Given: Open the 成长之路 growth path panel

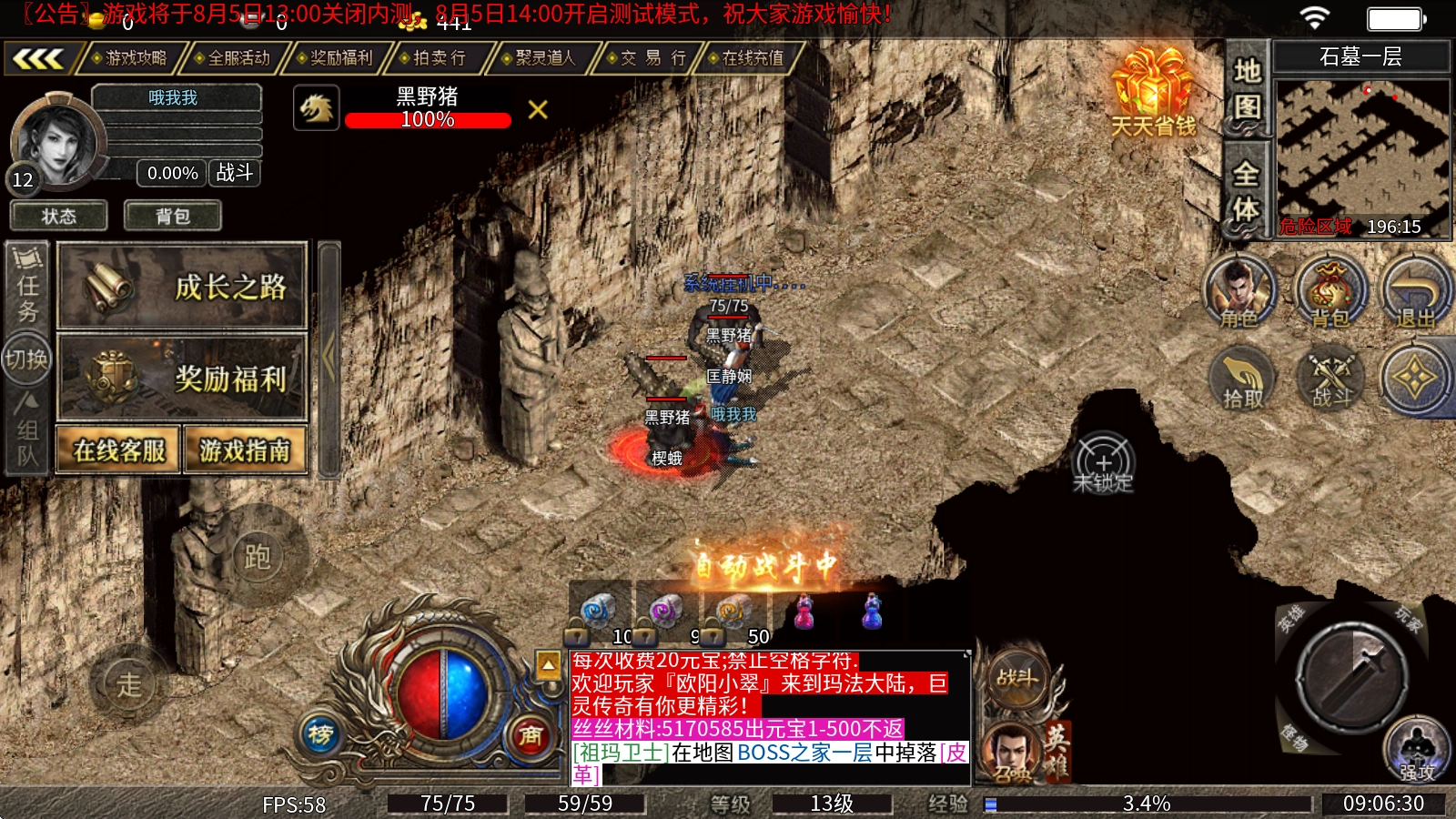Looking at the screenshot, I should [182, 287].
